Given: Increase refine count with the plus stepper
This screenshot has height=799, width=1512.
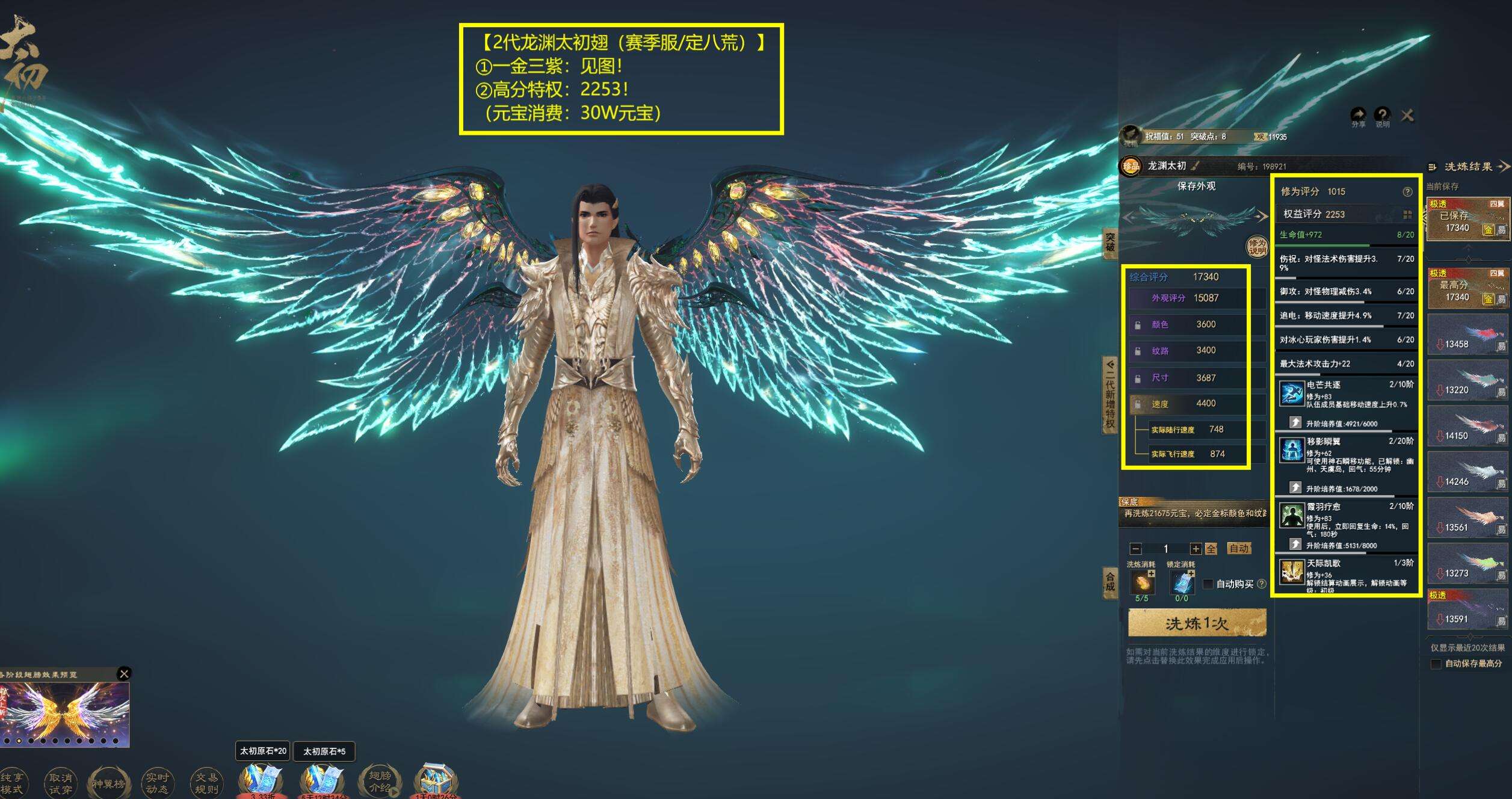Looking at the screenshot, I should click(1196, 549).
